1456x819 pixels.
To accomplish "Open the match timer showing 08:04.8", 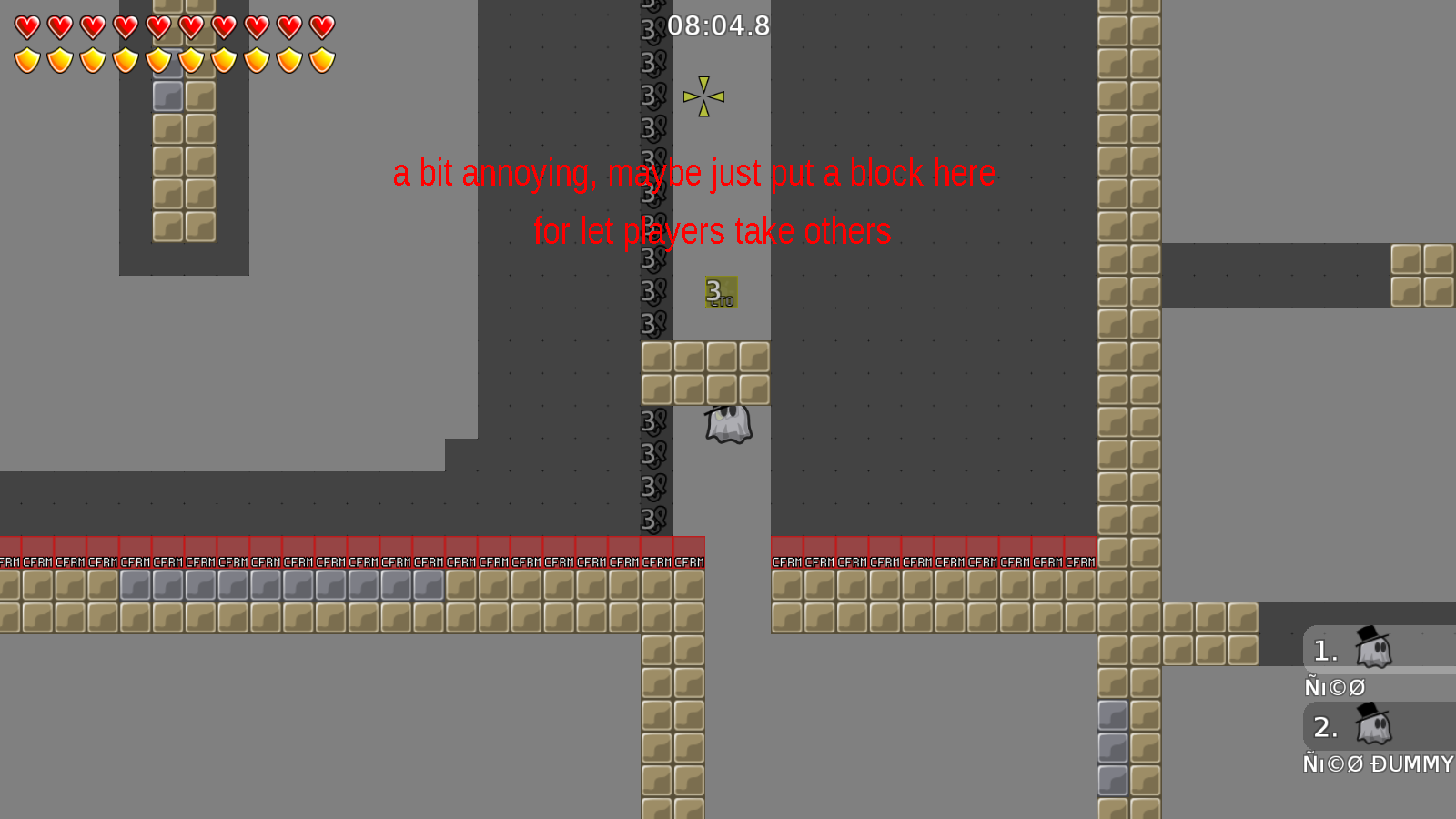I will [718, 27].
